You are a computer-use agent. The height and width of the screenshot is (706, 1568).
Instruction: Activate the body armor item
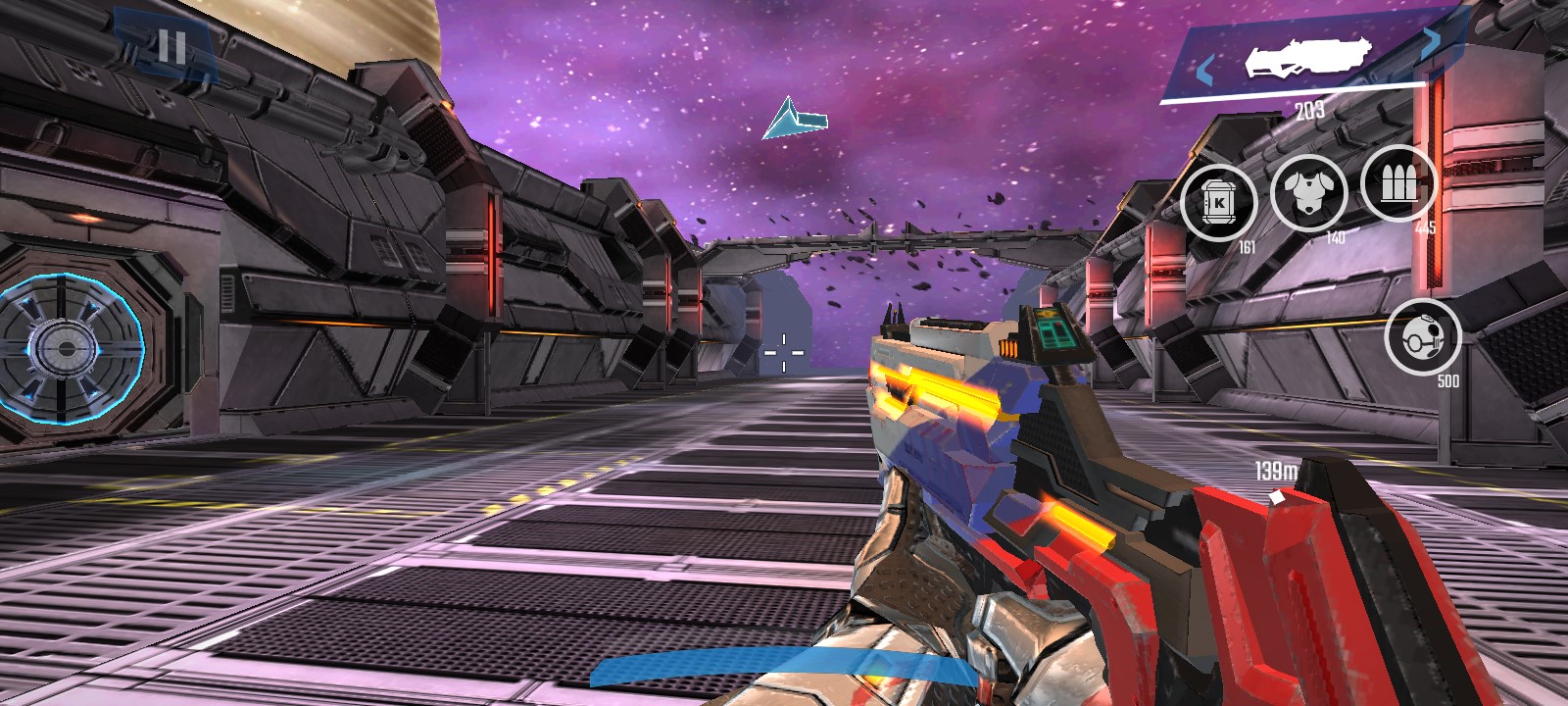click(x=1308, y=192)
